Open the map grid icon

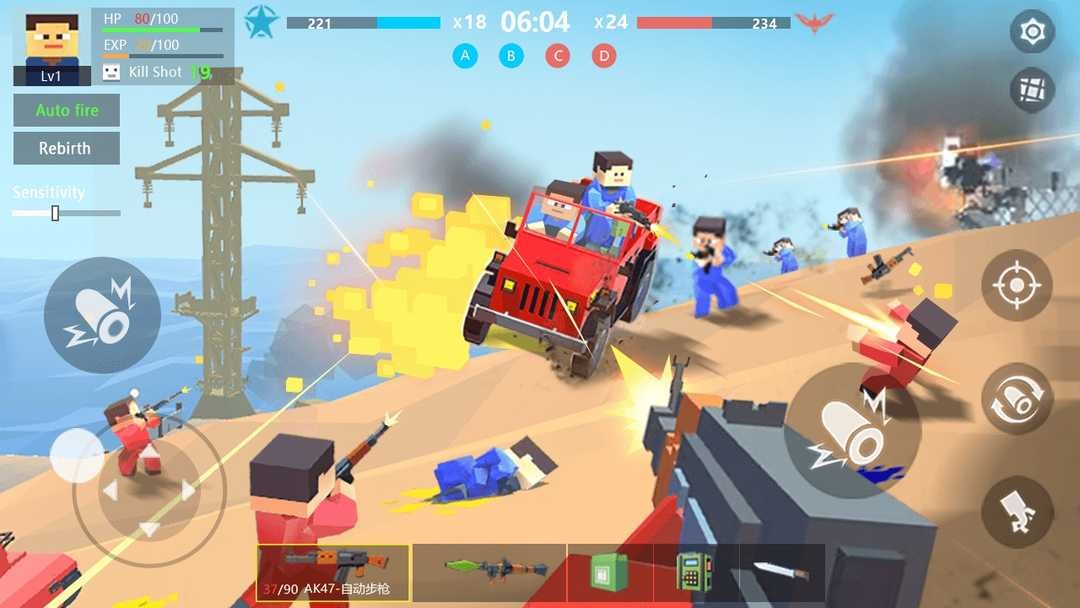click(1032, 91)
